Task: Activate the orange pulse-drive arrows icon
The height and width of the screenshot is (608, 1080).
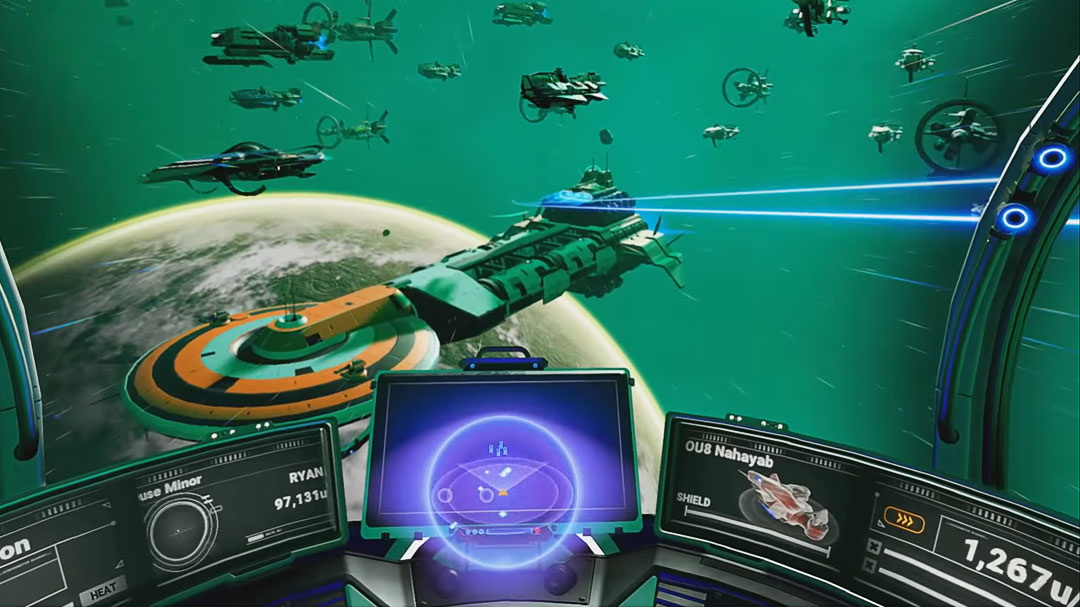Action: pos(904,520)
